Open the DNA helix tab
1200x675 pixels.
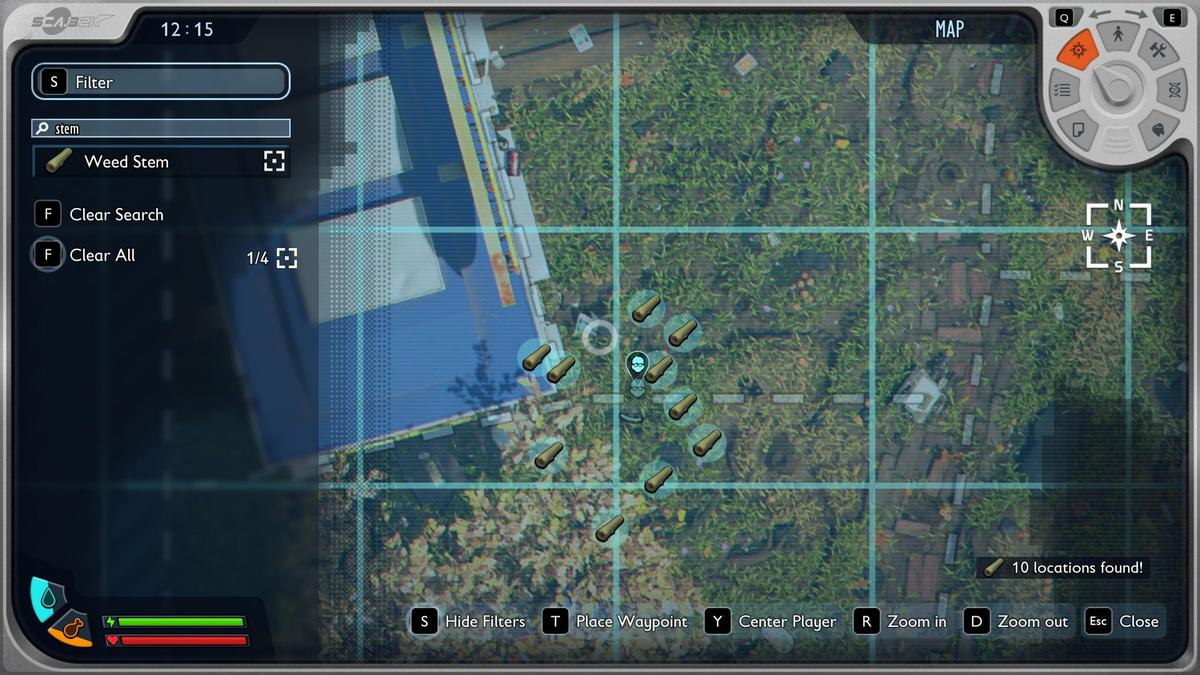click(x=1171, y=89)
